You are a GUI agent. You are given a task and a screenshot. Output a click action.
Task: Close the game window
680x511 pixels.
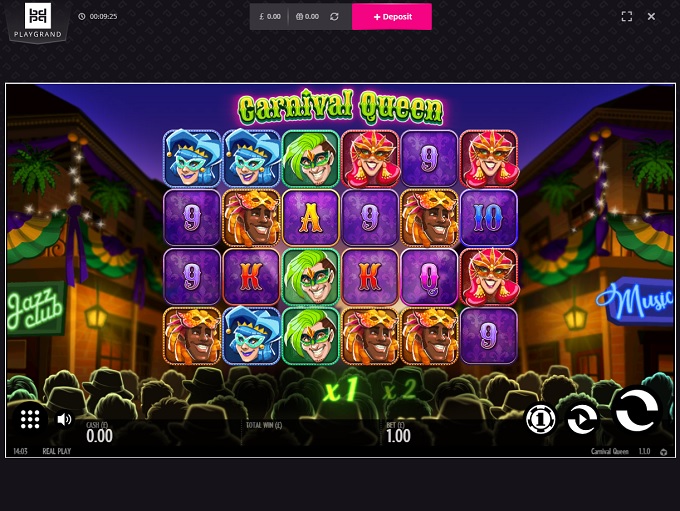point(651,17)
